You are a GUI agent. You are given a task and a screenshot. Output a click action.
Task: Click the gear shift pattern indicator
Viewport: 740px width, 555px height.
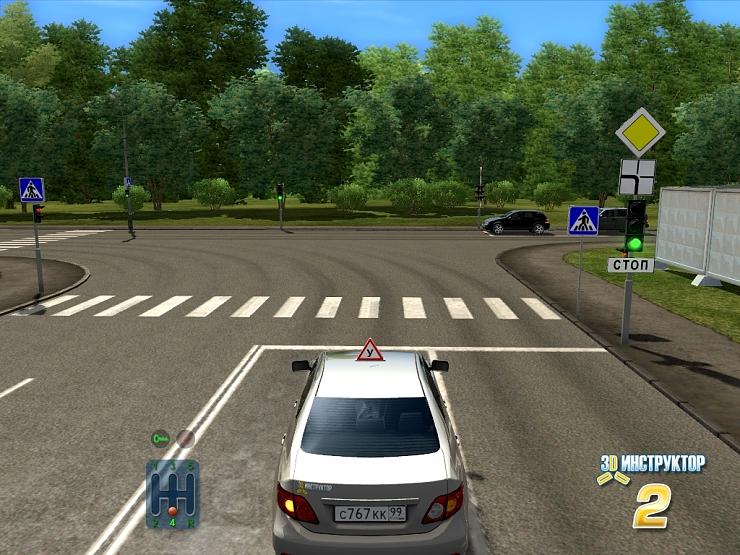coord(172,493)
